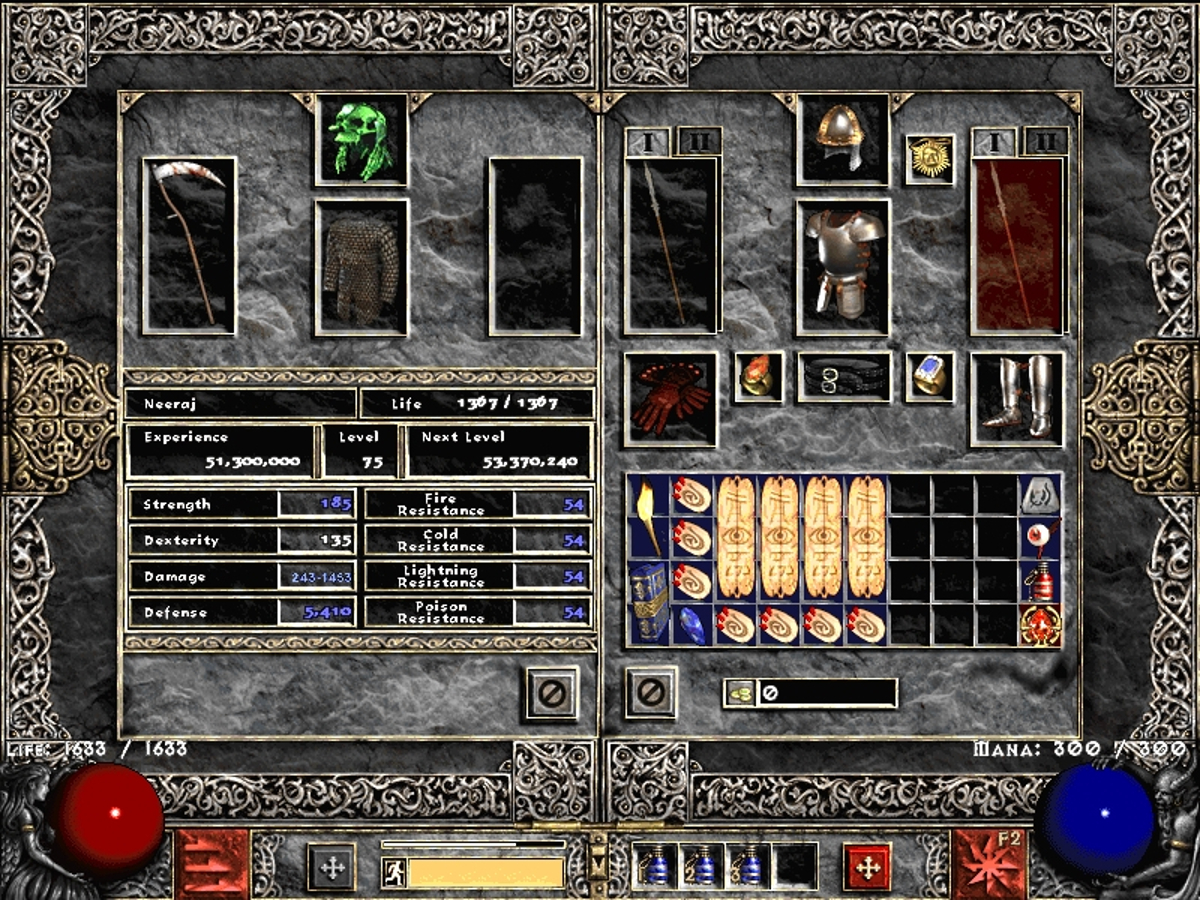Image resolution: width=1200 pixels, height=900 pixels.
Task: Pick up the red leather gloves
Action: coord(670,398)
